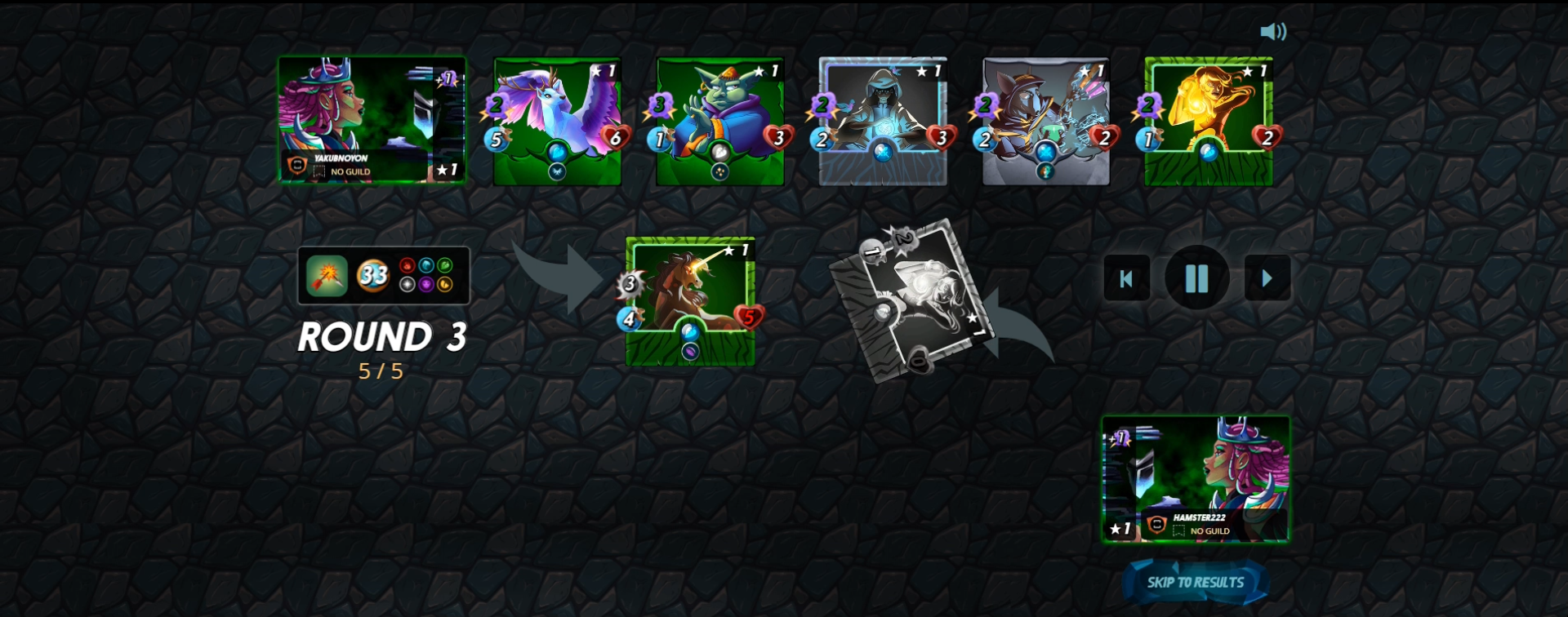Click the crossed-arrows ruleset icon
The height and width of the screenshot is (617, 1568).
[327, 276]
